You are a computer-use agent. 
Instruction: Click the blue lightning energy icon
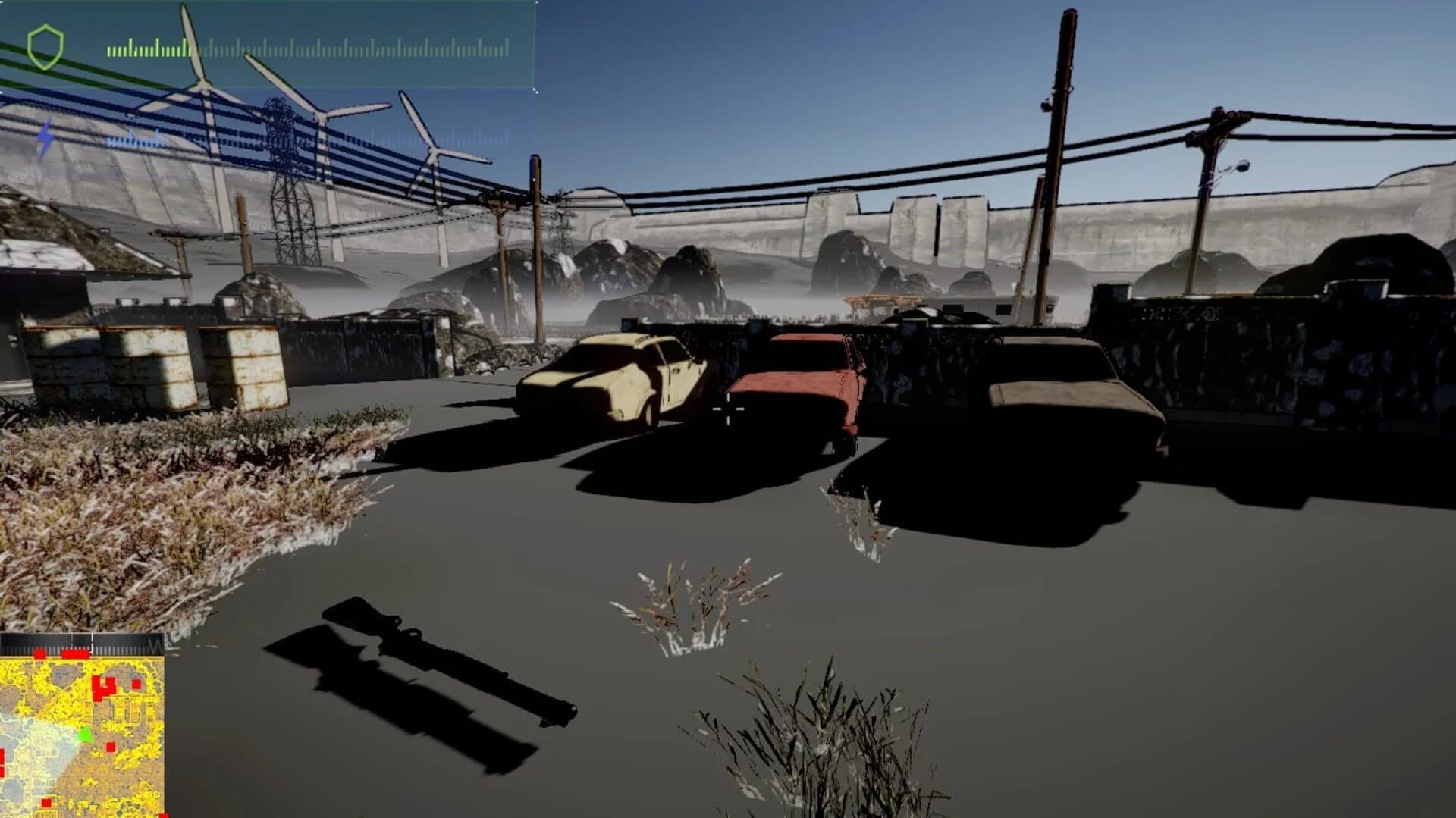click(45, 138)
